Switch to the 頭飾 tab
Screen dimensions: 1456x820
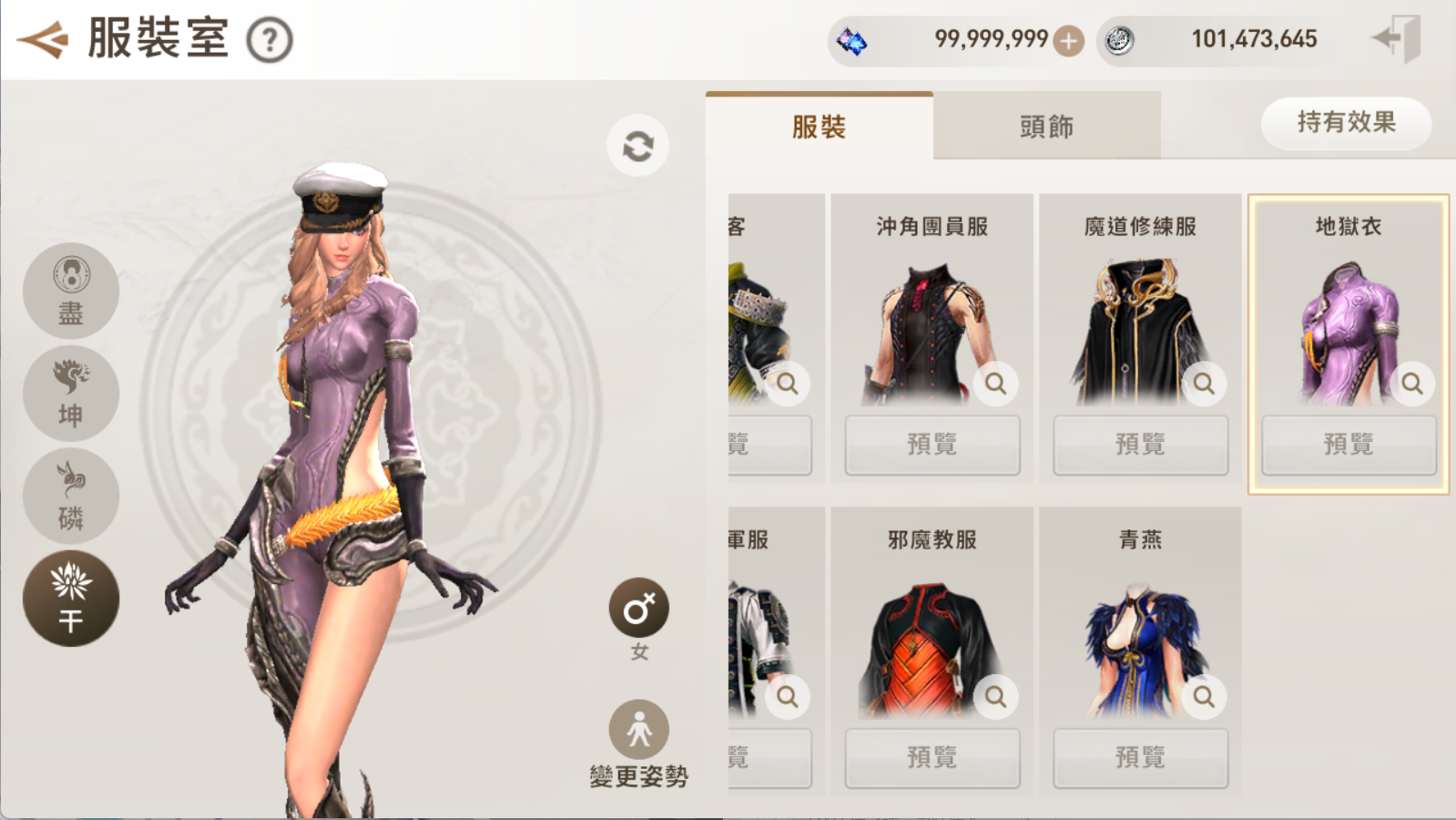[1046, 127]
